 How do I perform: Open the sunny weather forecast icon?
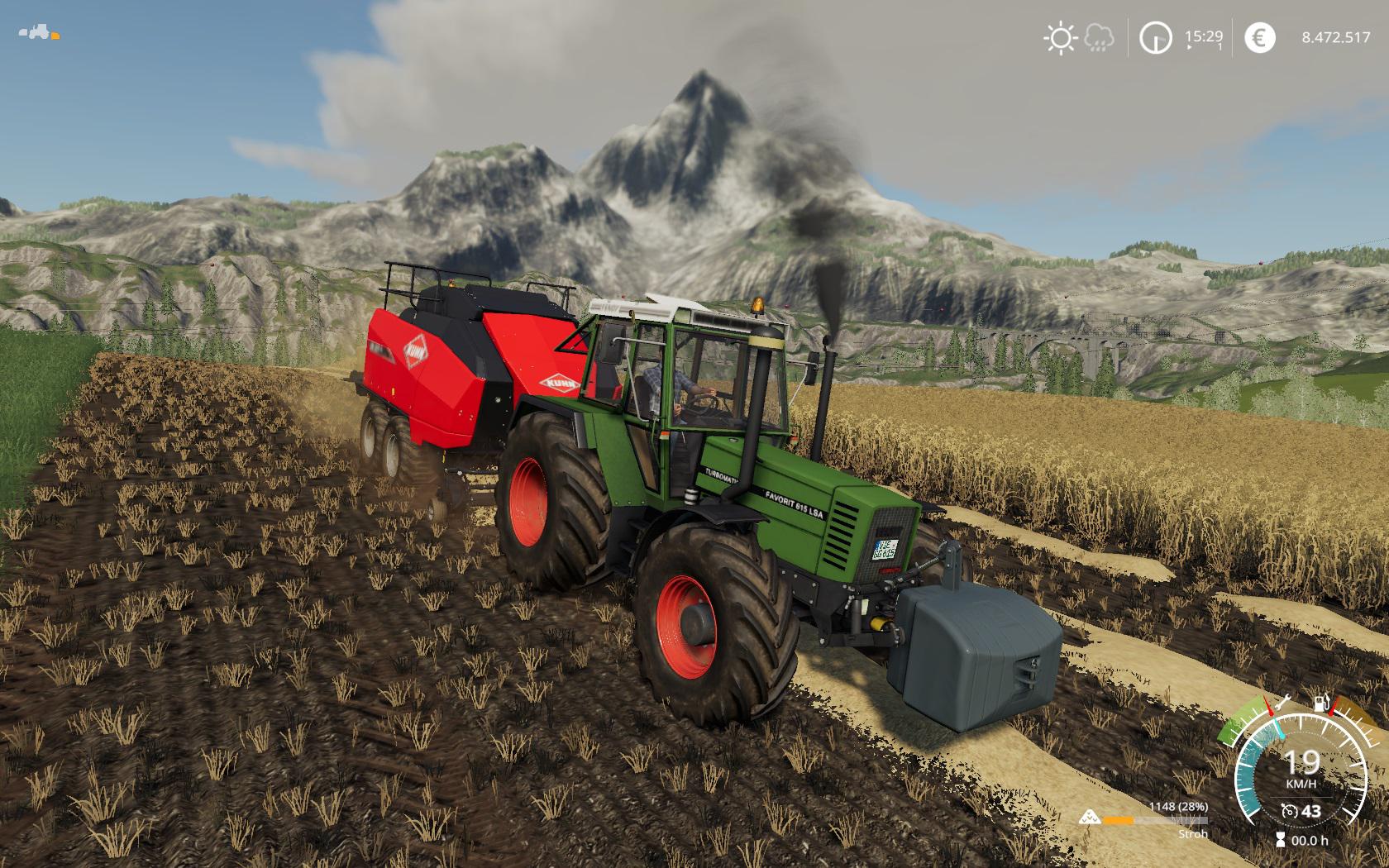(x=1059, y=38)
